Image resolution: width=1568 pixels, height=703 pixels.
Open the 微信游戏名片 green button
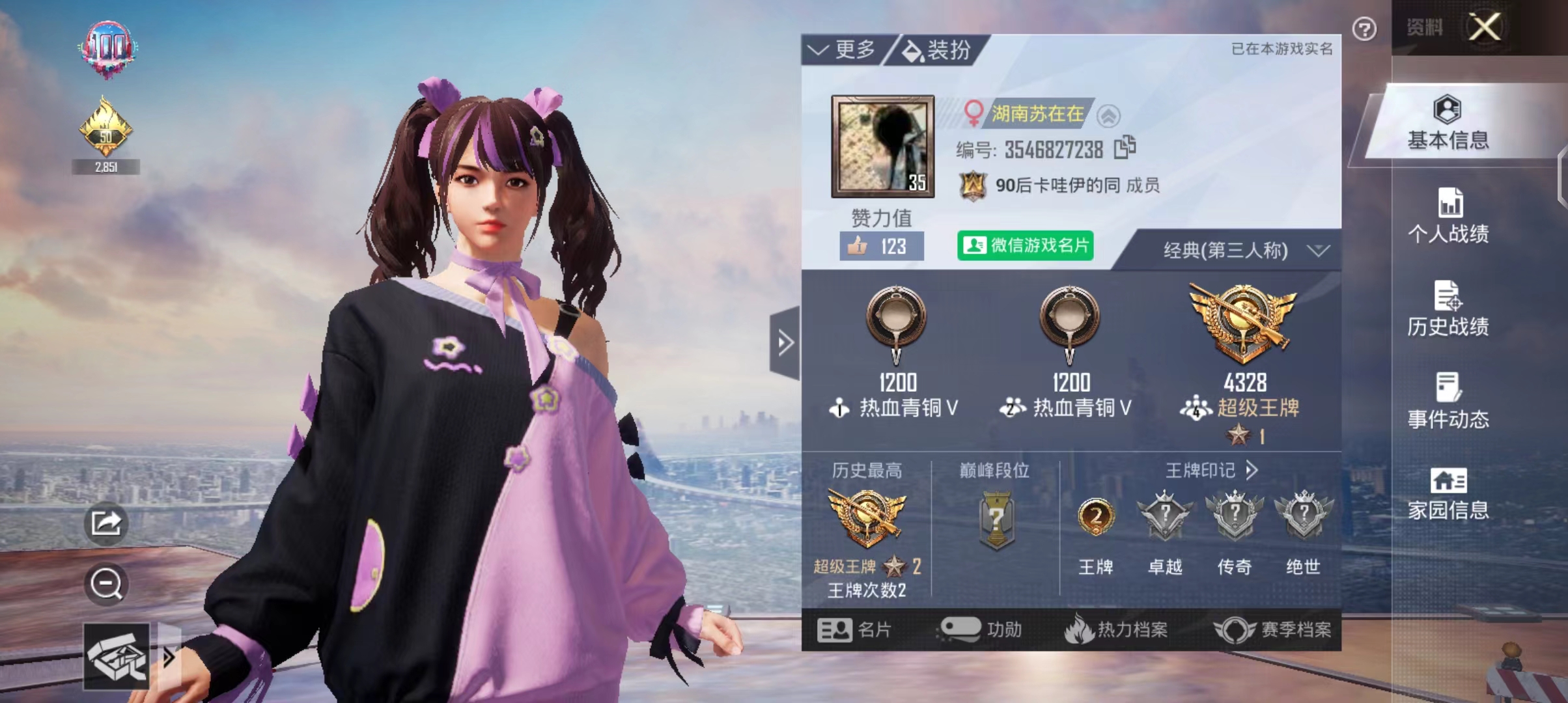click(1025, 245)
